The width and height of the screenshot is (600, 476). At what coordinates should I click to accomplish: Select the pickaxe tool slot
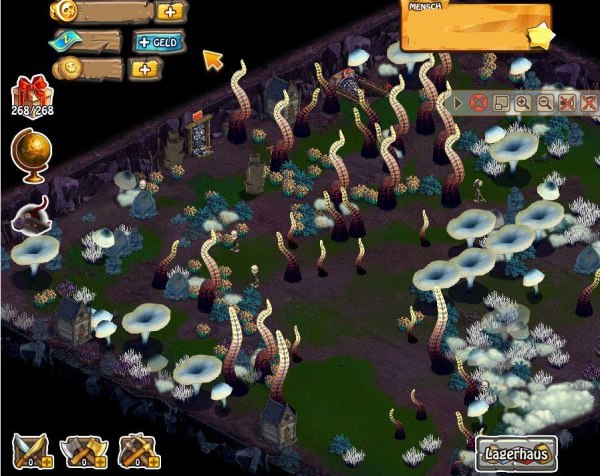click(138, 452)
